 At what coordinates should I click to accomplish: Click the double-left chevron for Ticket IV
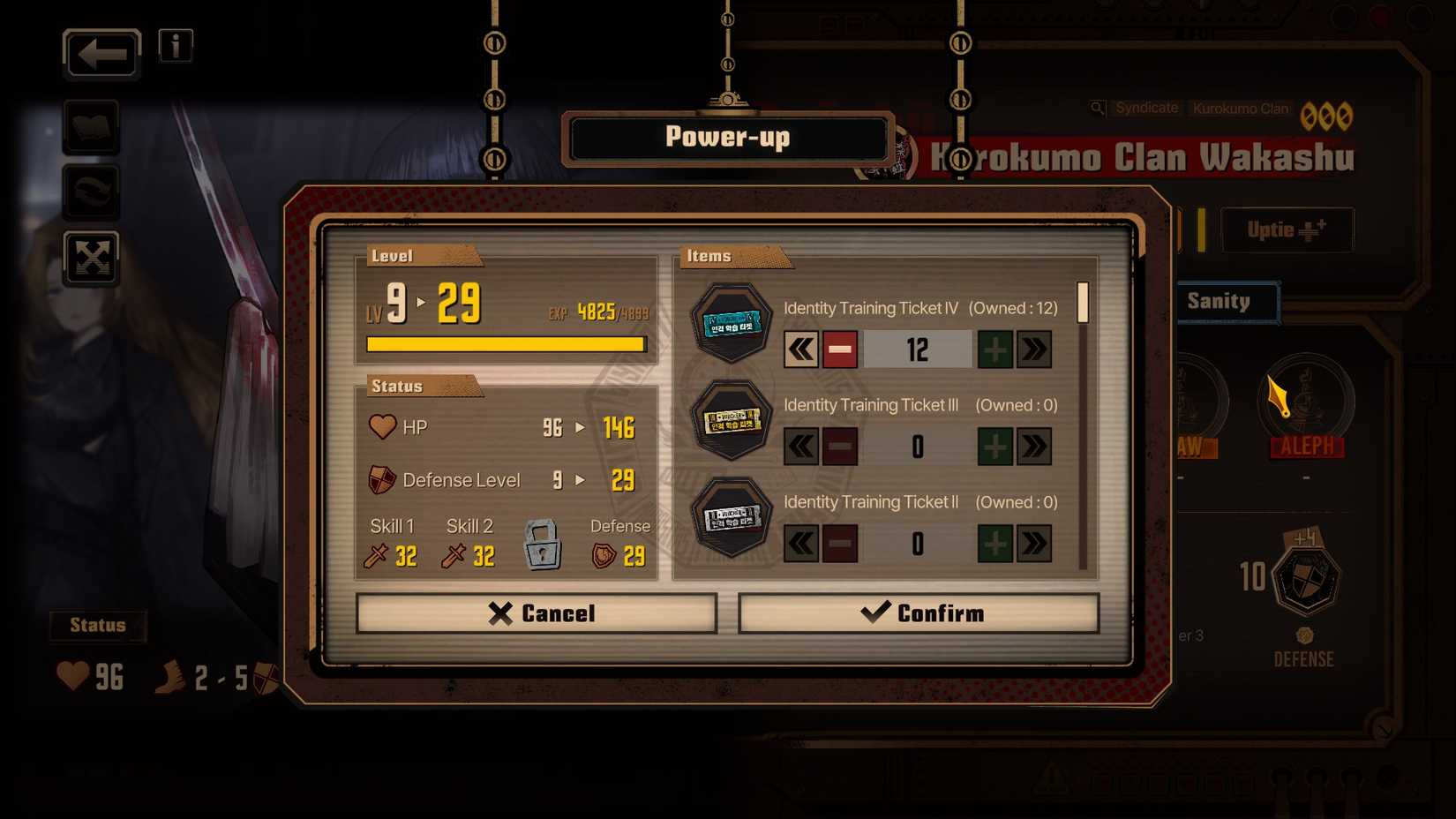click(x=799, y=349)
